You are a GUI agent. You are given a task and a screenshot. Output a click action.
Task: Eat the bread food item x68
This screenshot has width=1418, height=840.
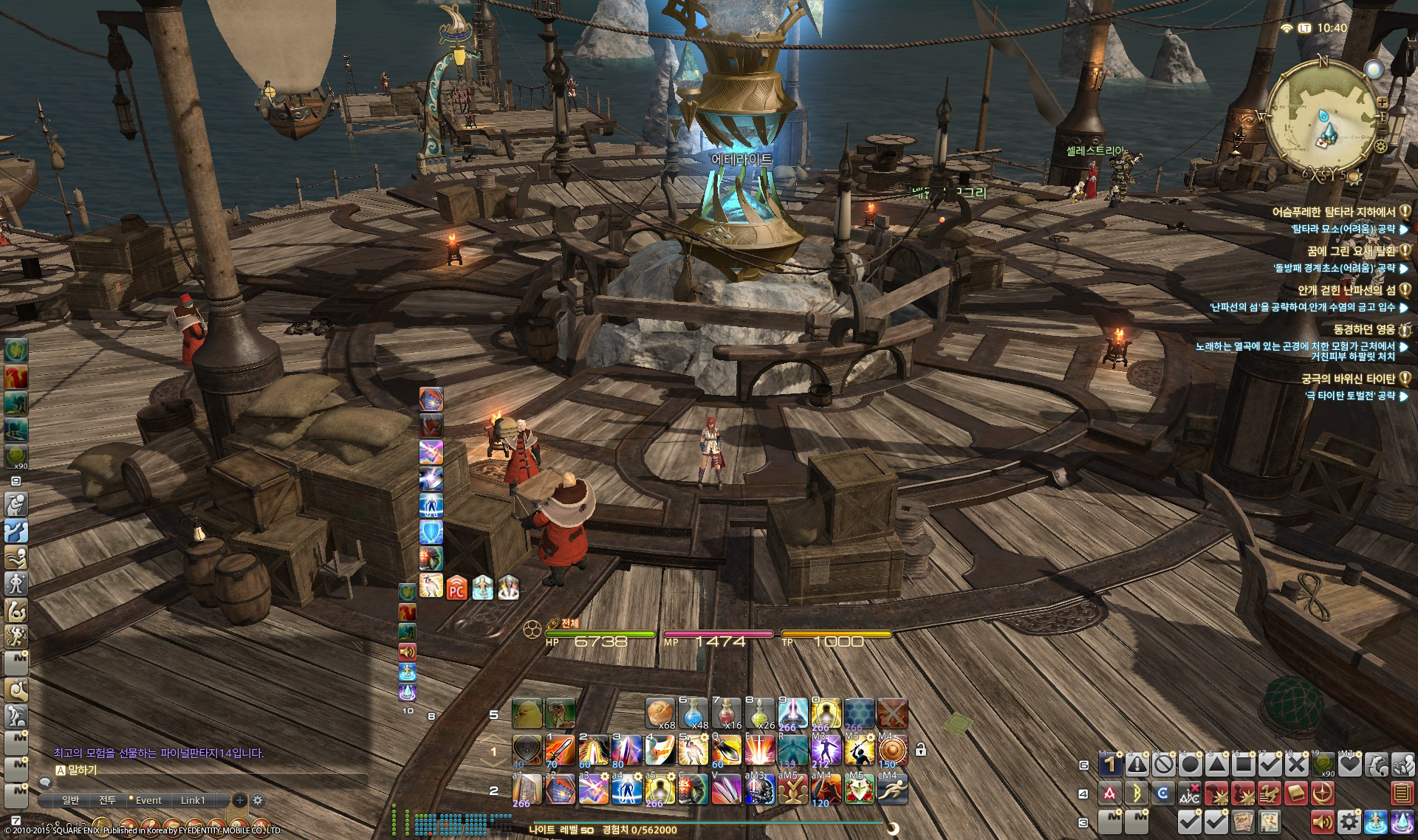coord(660,713)
